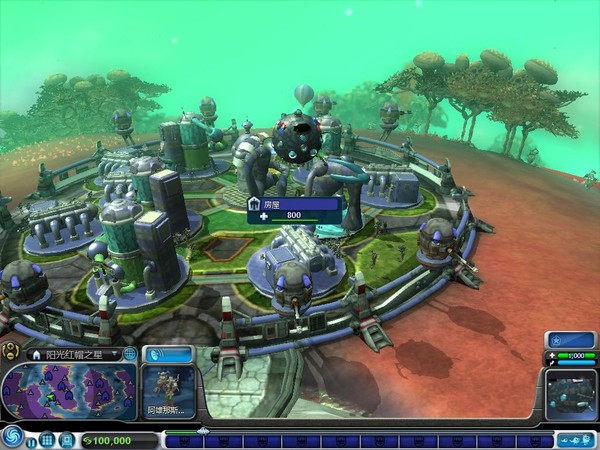Select the city hall thumbnail

pos(571,395)
